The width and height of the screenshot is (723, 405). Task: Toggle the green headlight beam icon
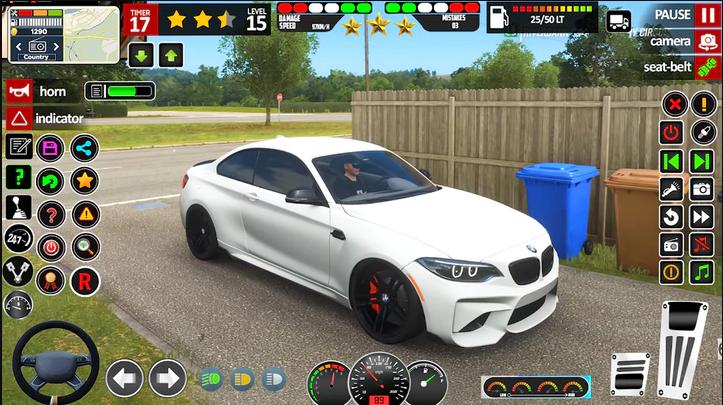point(211,379)
